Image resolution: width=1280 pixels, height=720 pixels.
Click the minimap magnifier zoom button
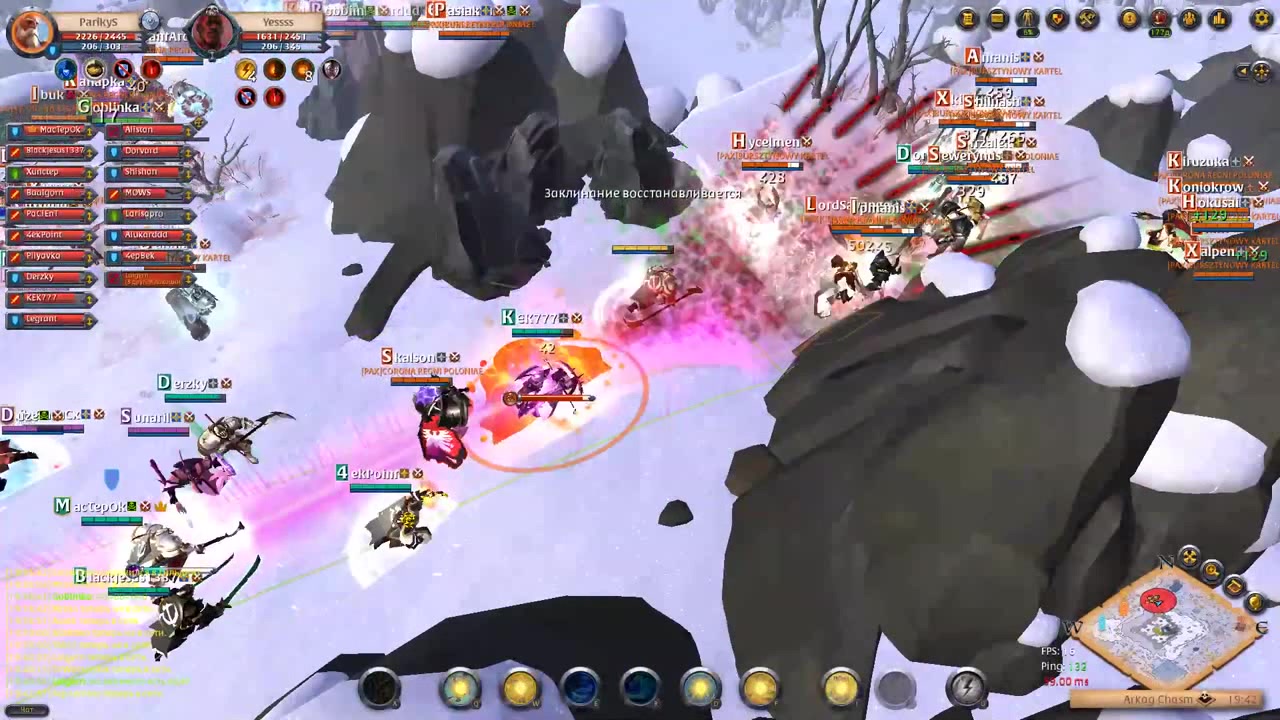[x=1212, y=571]
